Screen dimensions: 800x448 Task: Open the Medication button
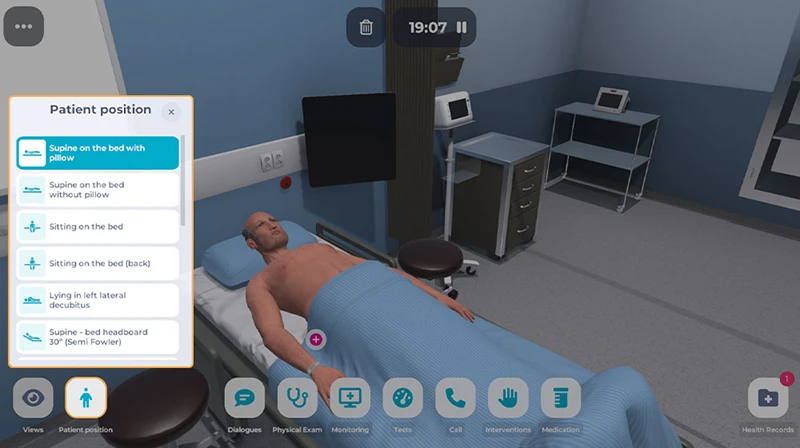(x=561, y=398)
